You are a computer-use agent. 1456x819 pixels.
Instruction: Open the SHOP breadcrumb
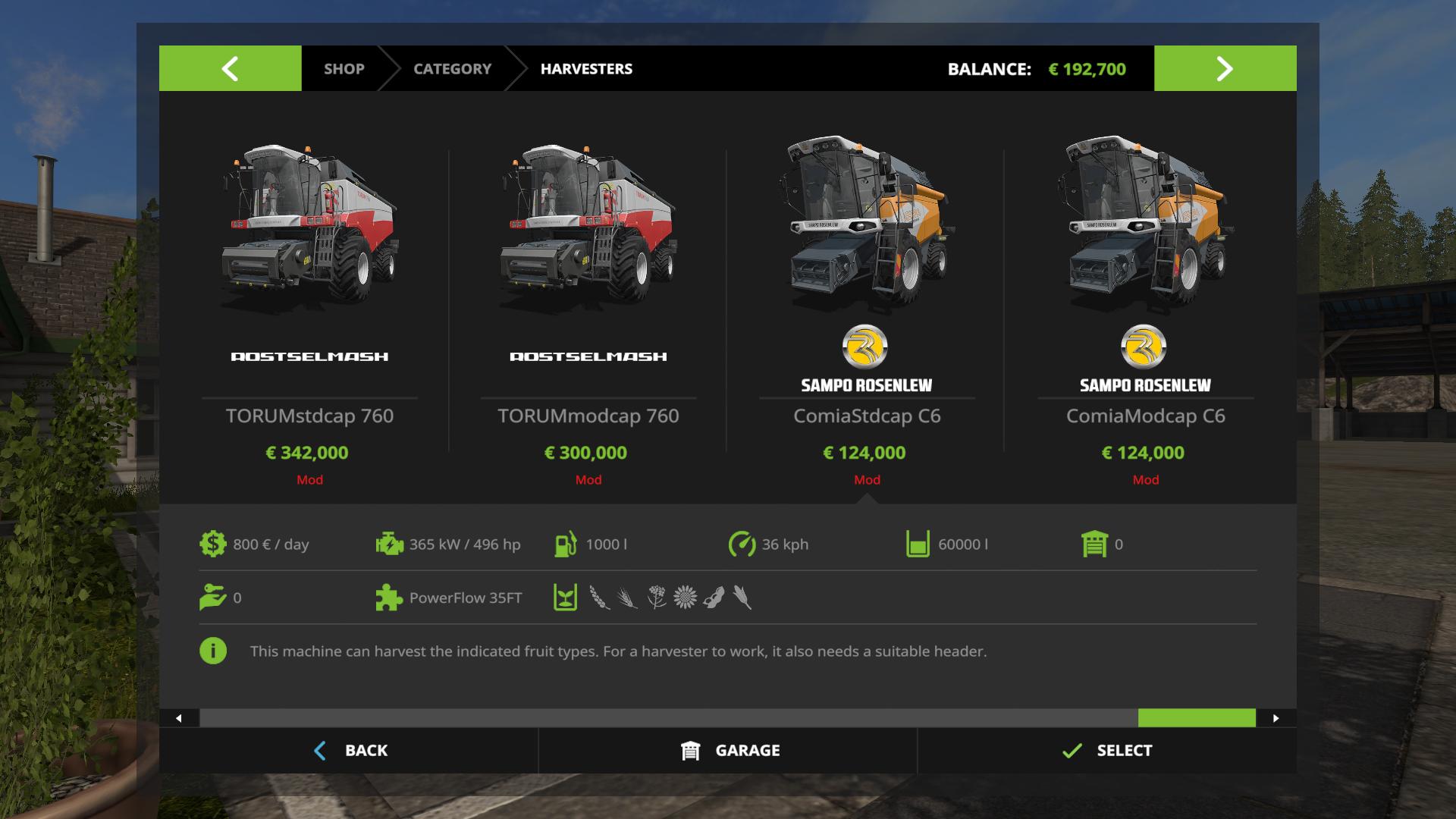344,68
